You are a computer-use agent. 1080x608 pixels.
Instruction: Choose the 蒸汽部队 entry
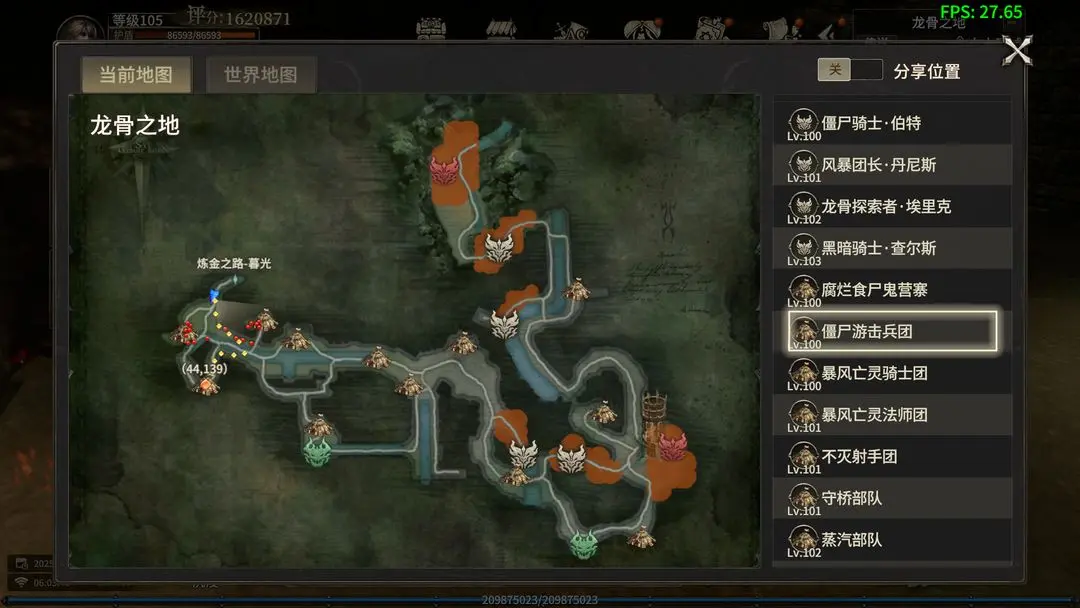point(892,540)
